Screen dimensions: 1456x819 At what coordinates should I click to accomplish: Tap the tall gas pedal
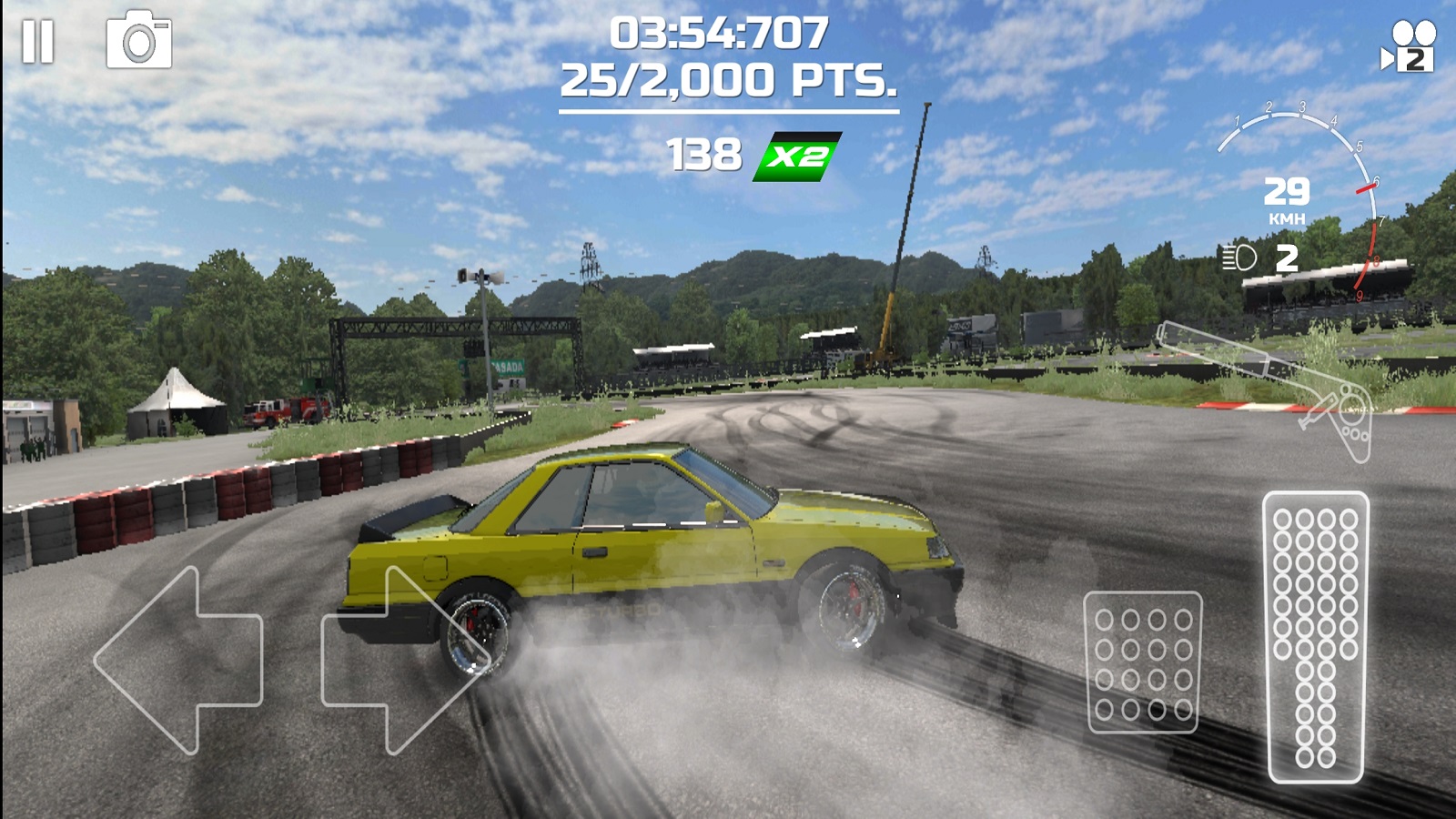[x=1316, y=637]
